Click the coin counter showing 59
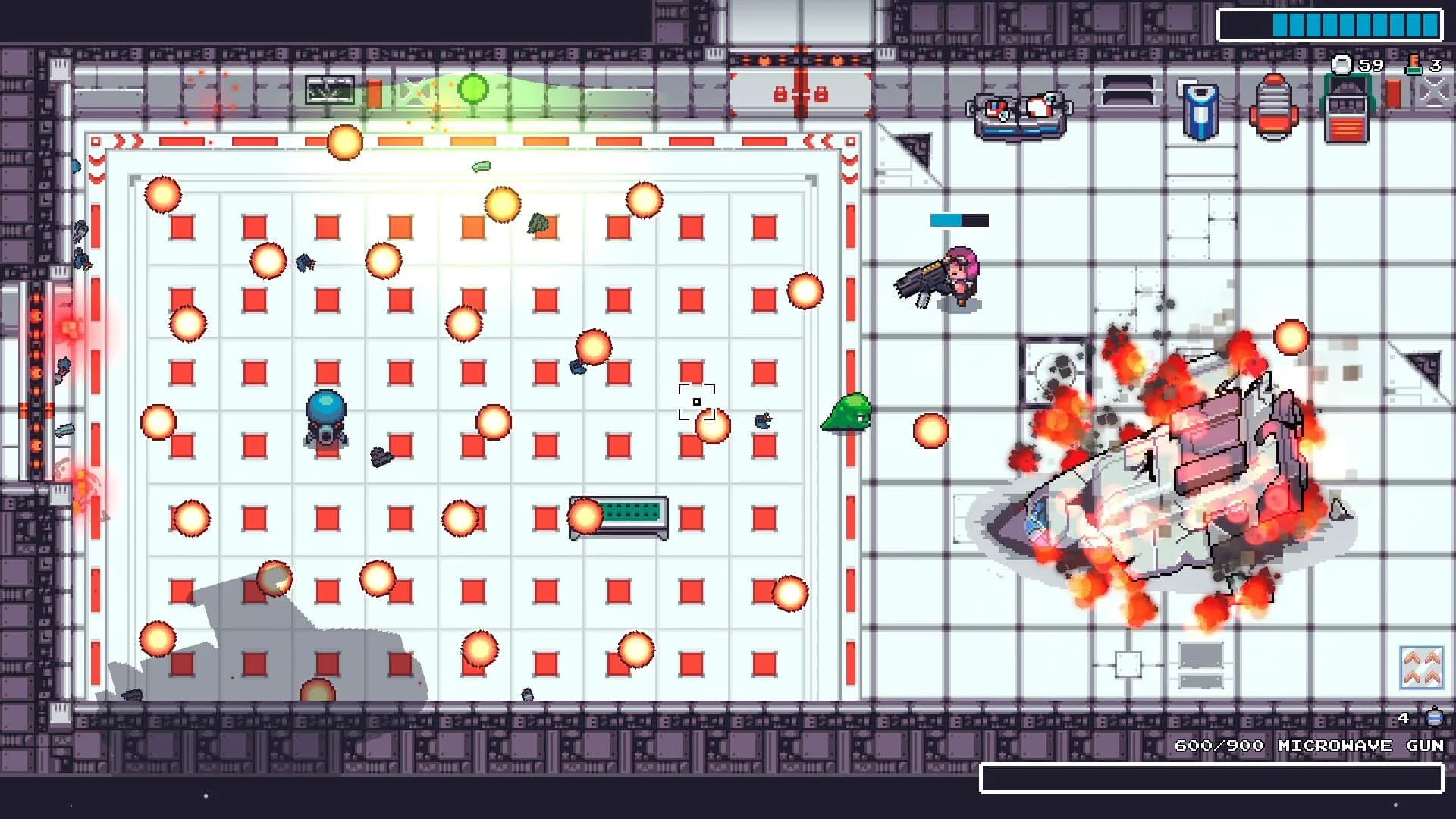The height and width of the screenshot is (819, 1456). coord(1360,67)
